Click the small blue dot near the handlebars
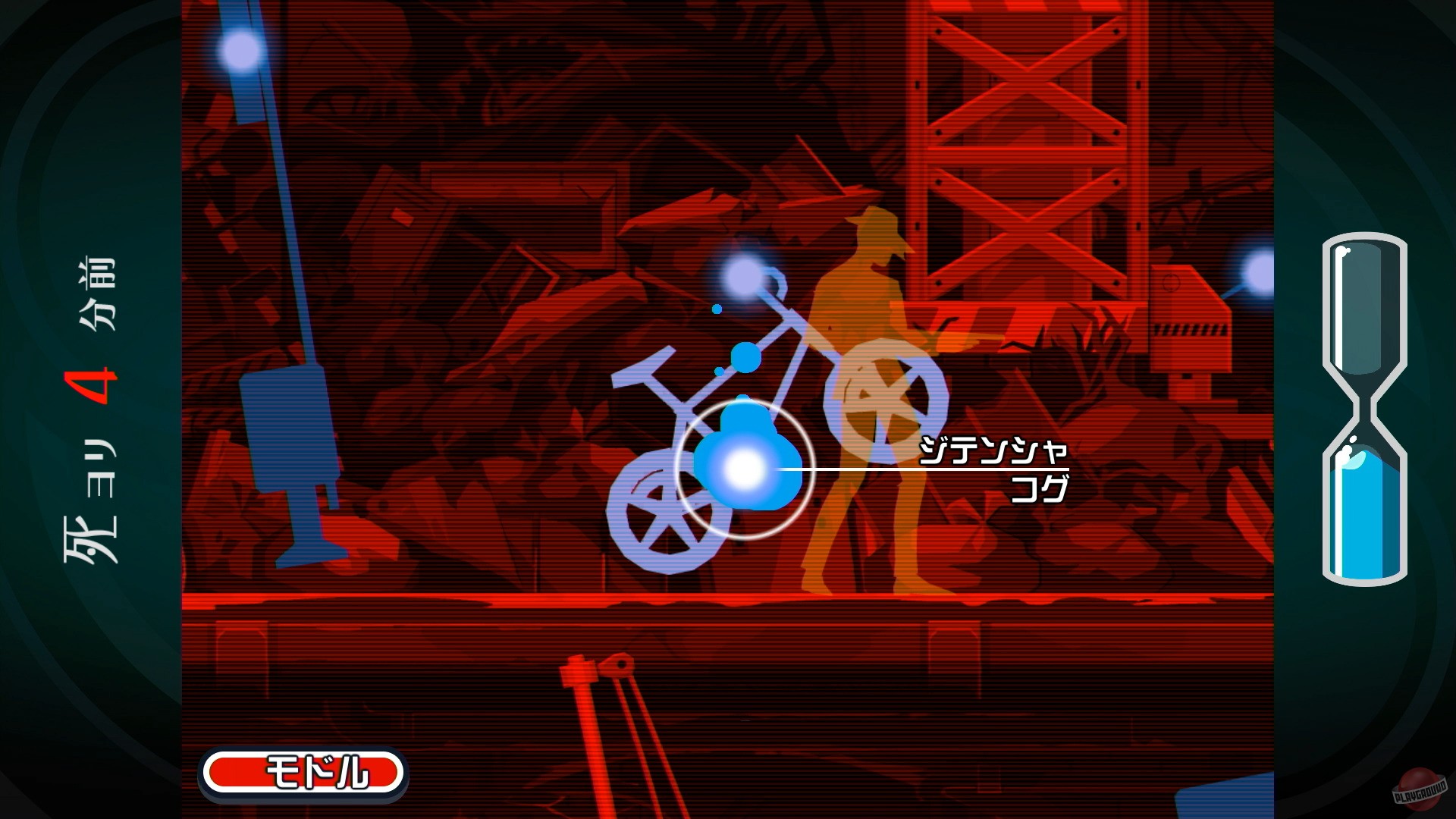The image size is (1456, 819). (x=716, y=309)
